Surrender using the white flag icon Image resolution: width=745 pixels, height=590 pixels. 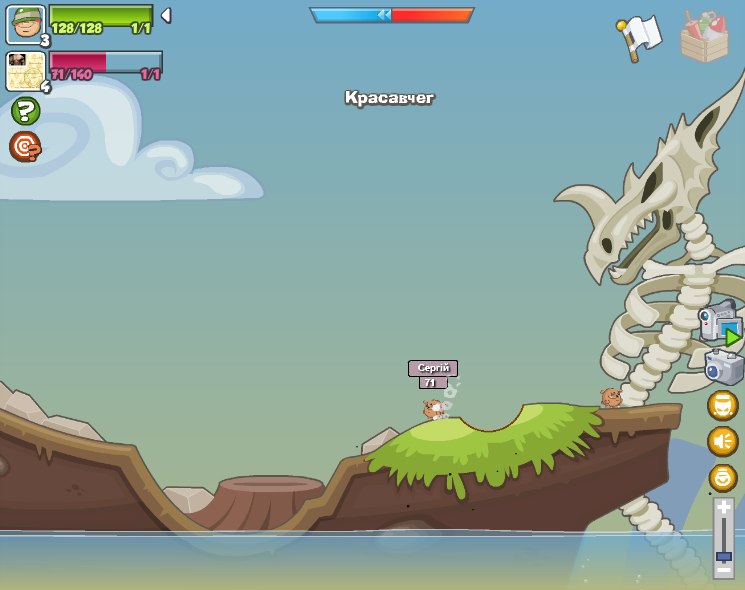pos(640,37)
